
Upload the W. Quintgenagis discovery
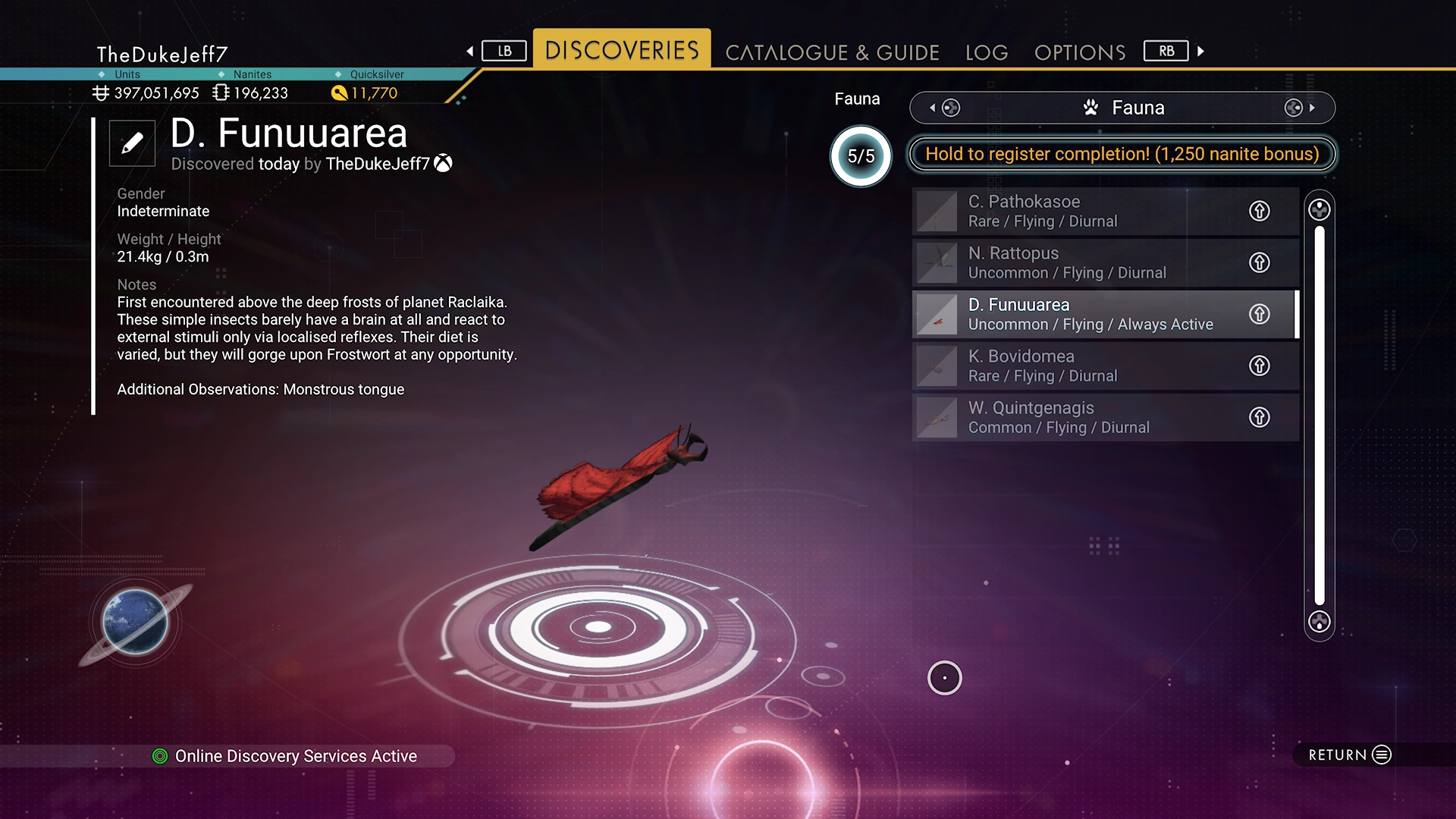click(x=1259, y=417)
